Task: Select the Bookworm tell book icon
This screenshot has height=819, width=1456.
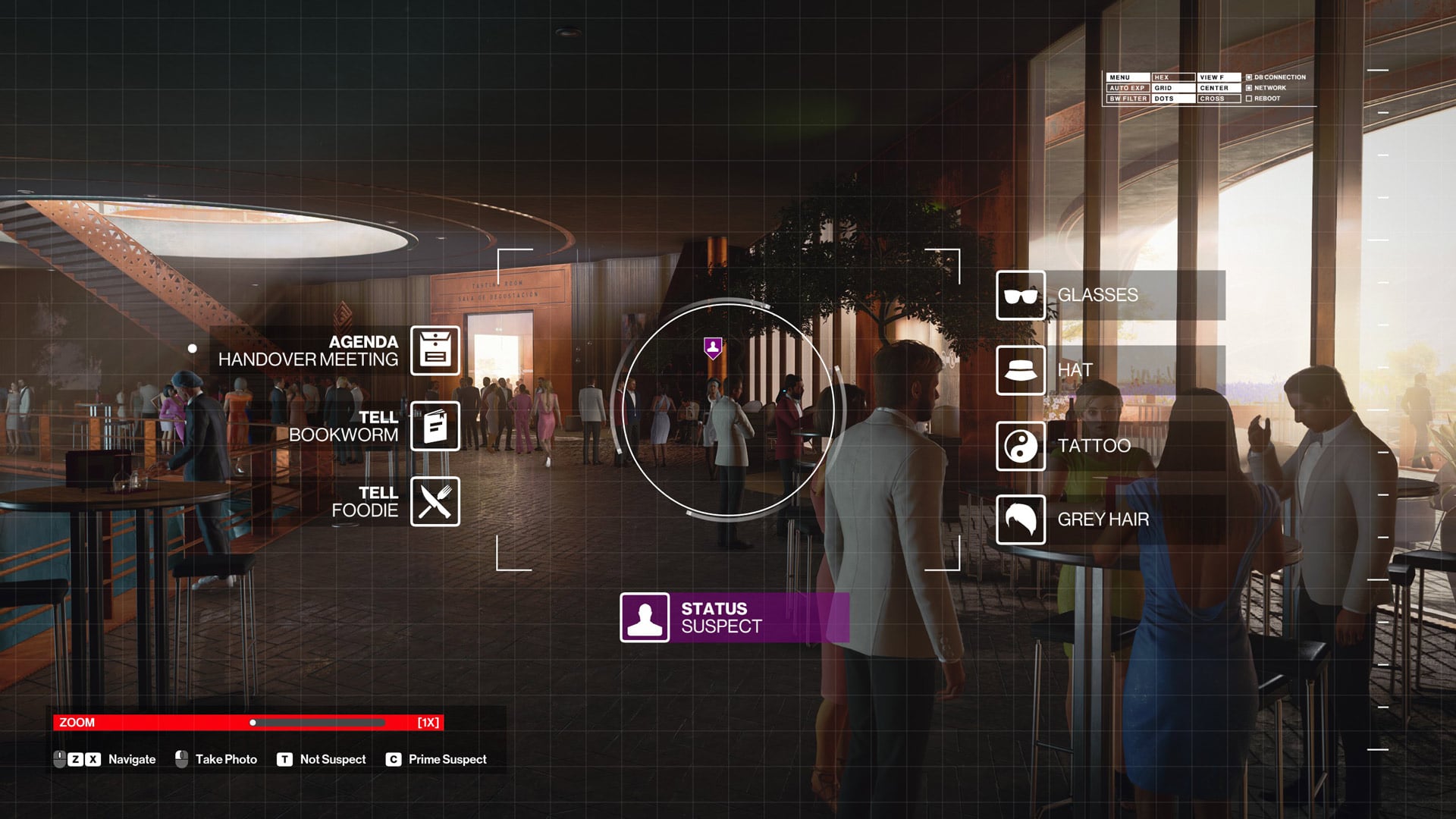Action: [435, 426]
